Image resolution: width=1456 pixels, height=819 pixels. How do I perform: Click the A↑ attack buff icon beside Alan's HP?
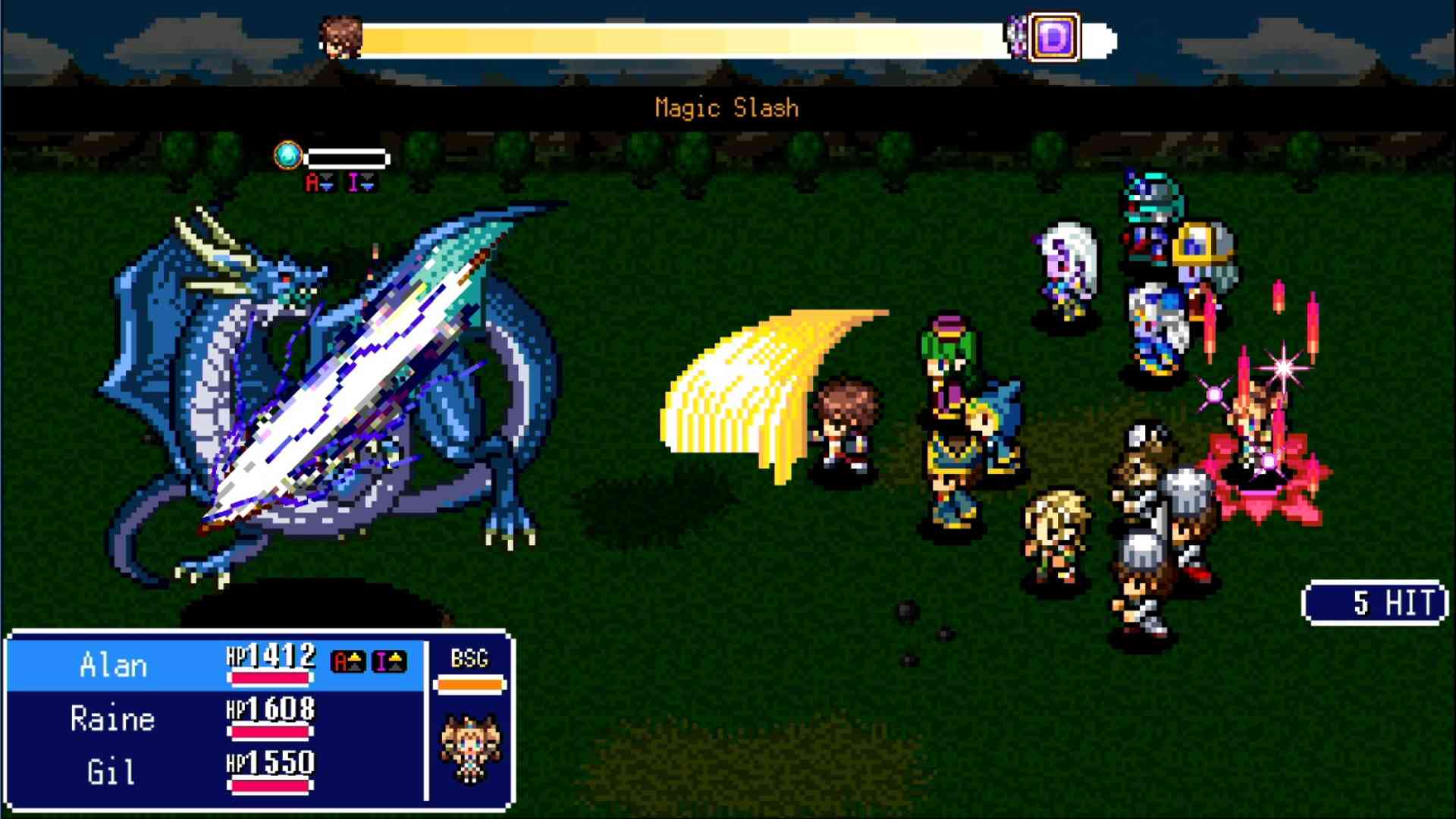point(346,661)
